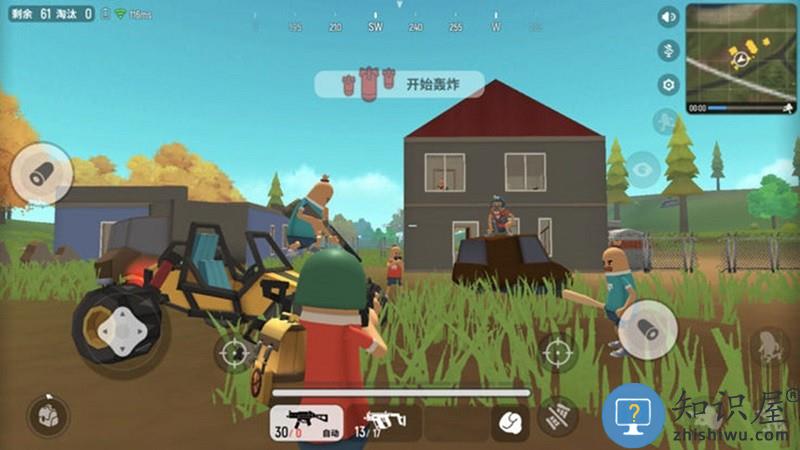Tap the left crosshair aim button

[234, 352]
